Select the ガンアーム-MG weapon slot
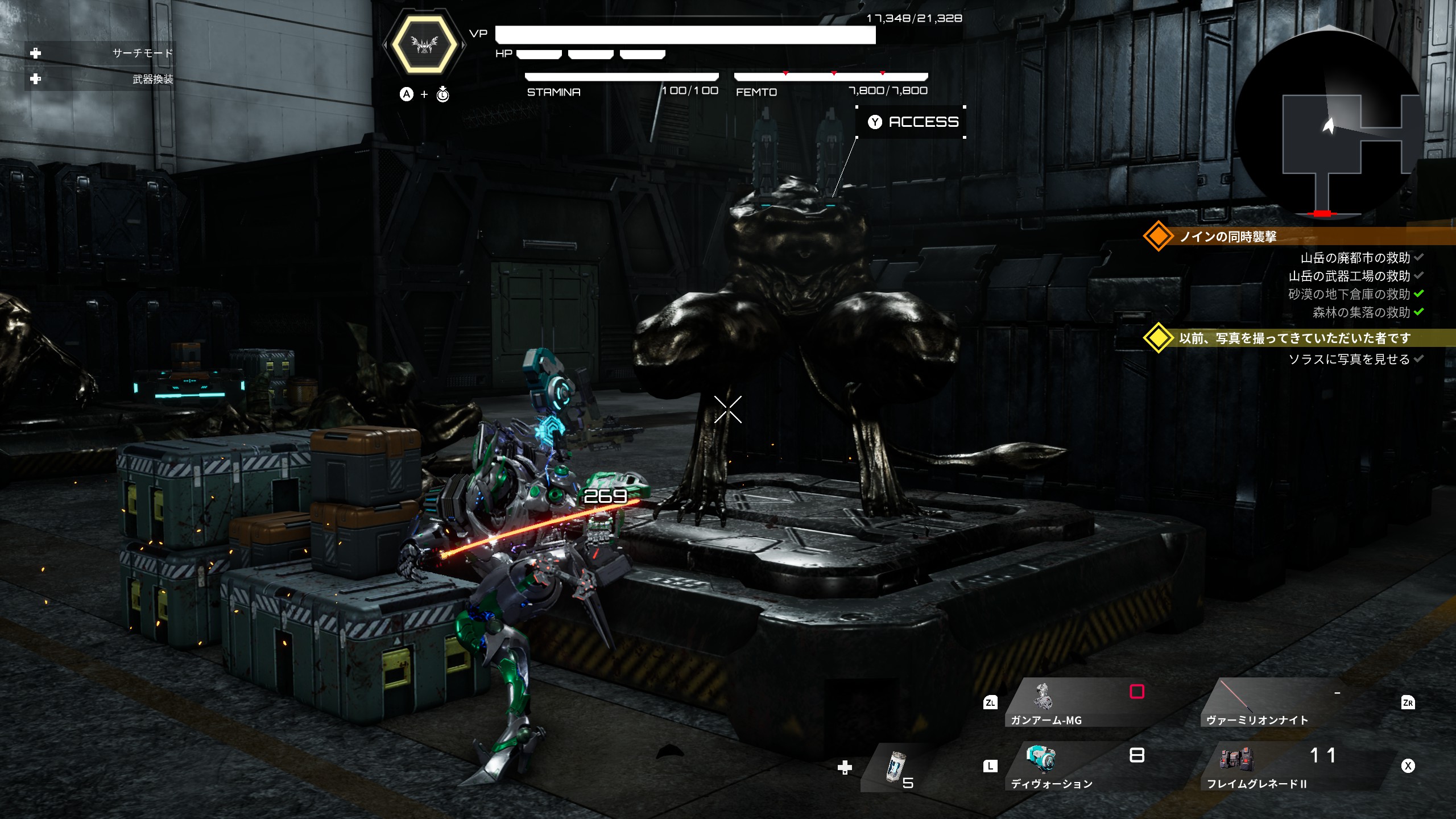The width and height of the screenshot is (1456, 819). [x=1075, y=703]
